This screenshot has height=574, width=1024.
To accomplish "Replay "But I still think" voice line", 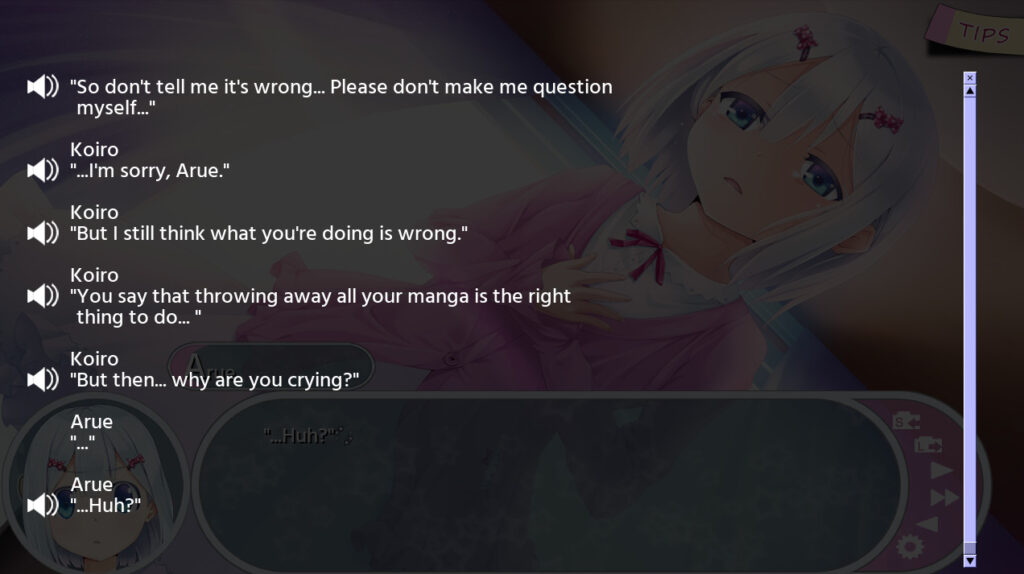I will [43, 233].
